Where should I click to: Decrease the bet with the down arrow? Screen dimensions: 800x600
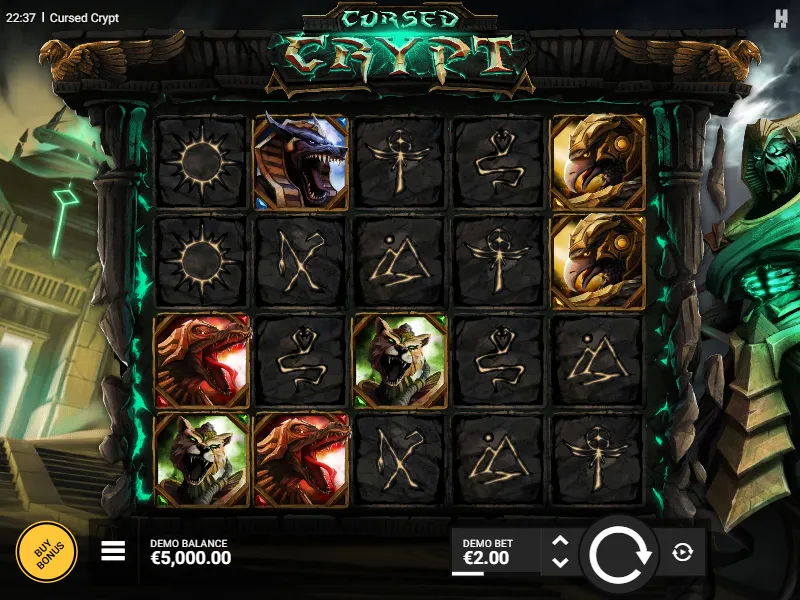pos(560,563)
